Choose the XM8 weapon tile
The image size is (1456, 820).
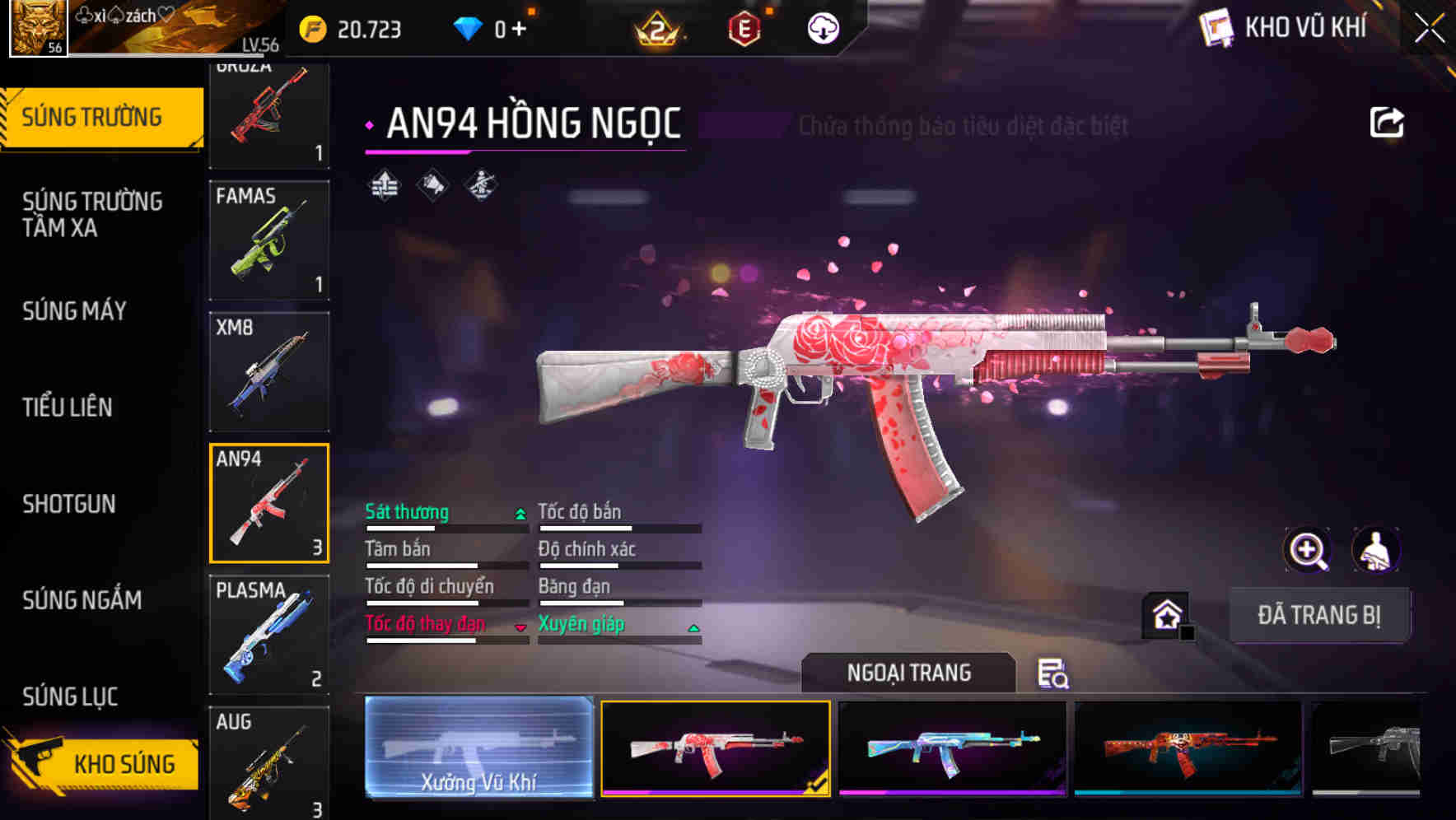(x=269, y=371)
